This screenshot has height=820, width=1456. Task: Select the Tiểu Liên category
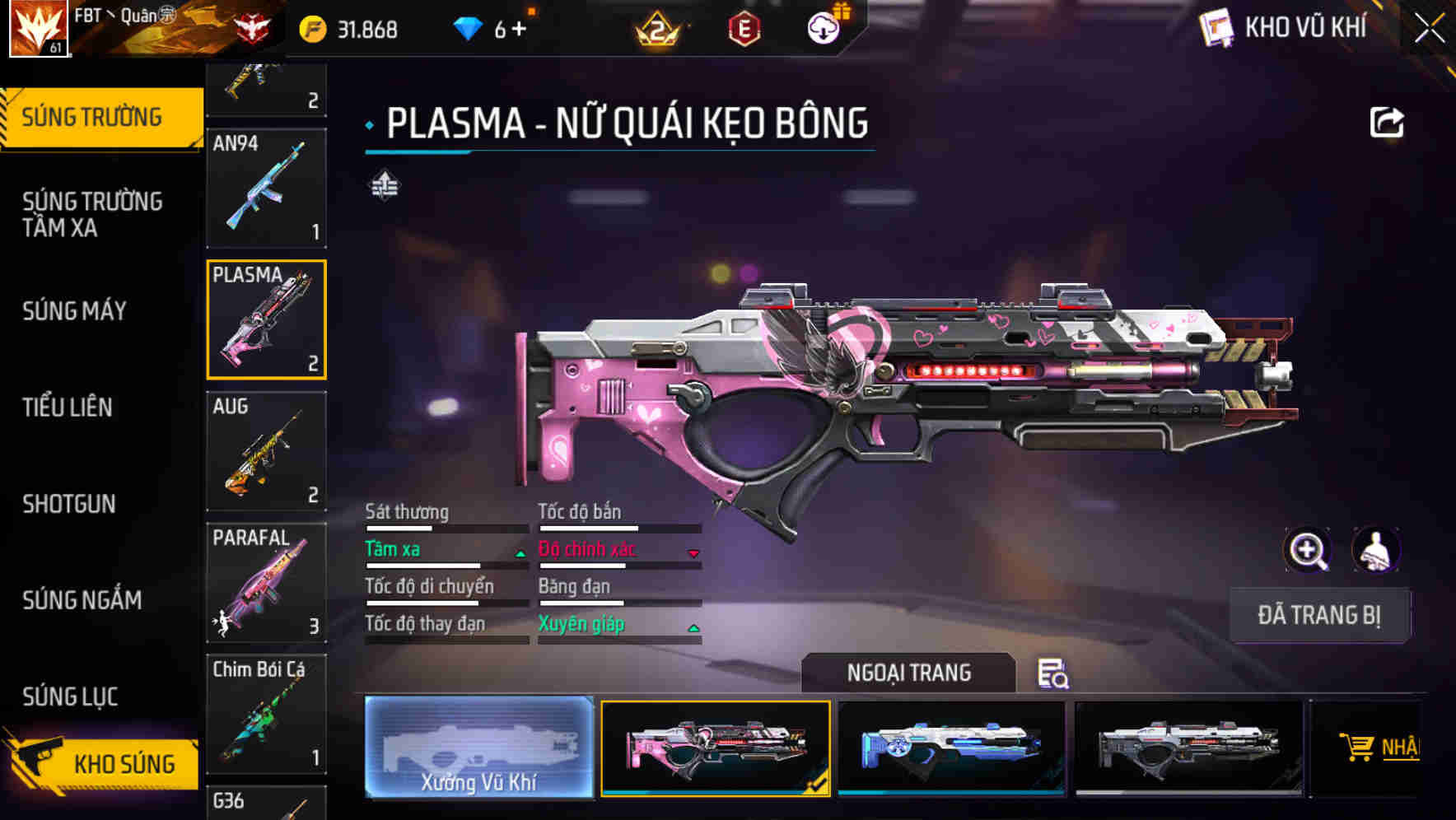(x=68, y=407)
